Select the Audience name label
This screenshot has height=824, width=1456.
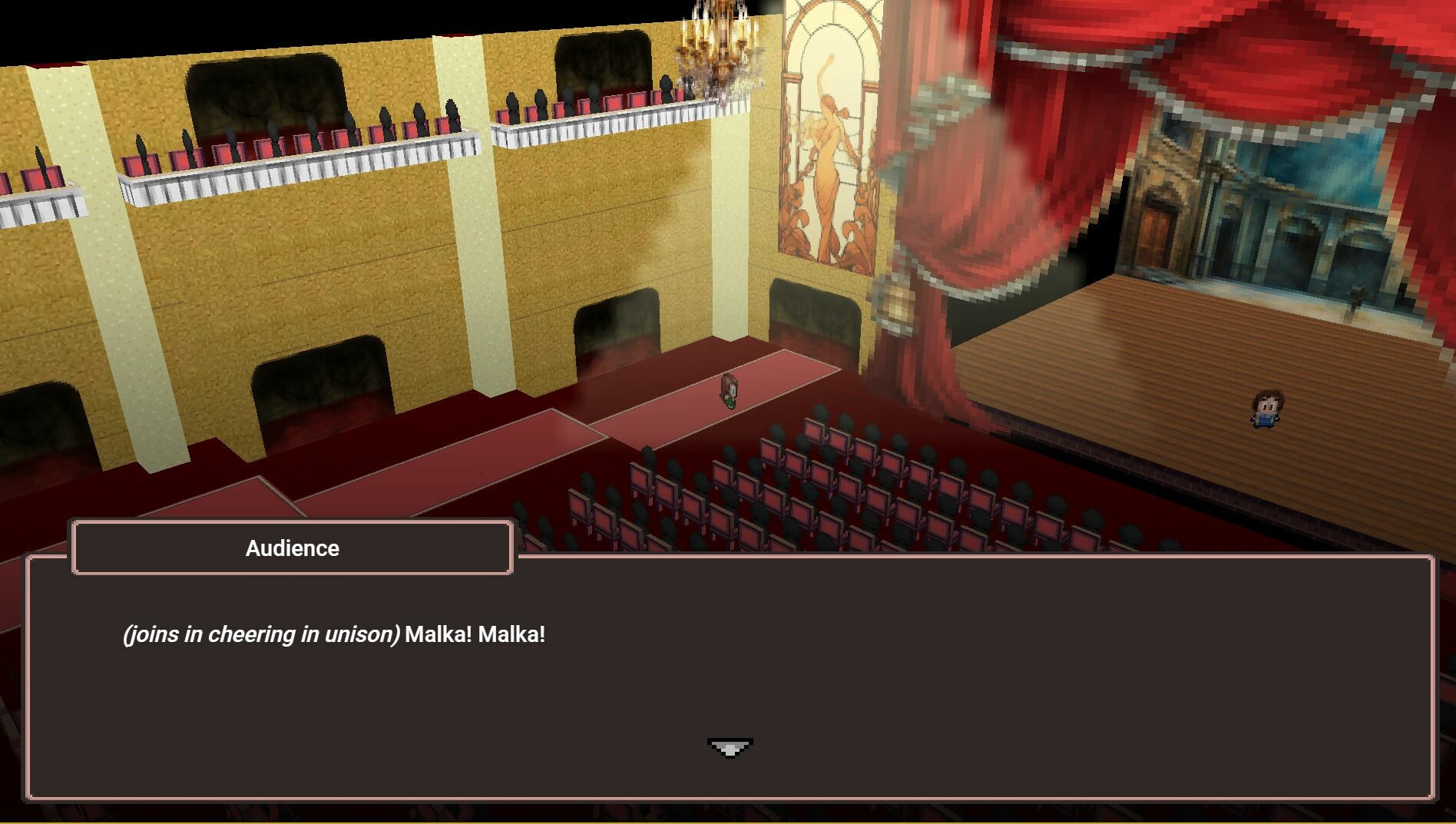[x=292, y=548]
